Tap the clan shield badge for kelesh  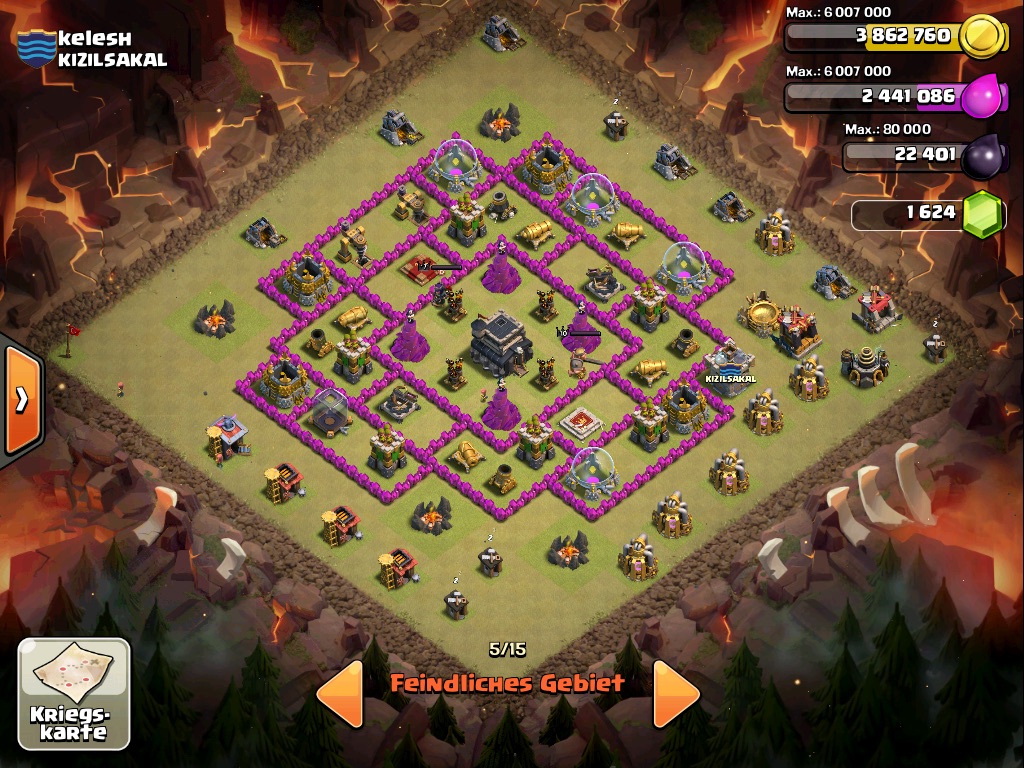(36, 48)
